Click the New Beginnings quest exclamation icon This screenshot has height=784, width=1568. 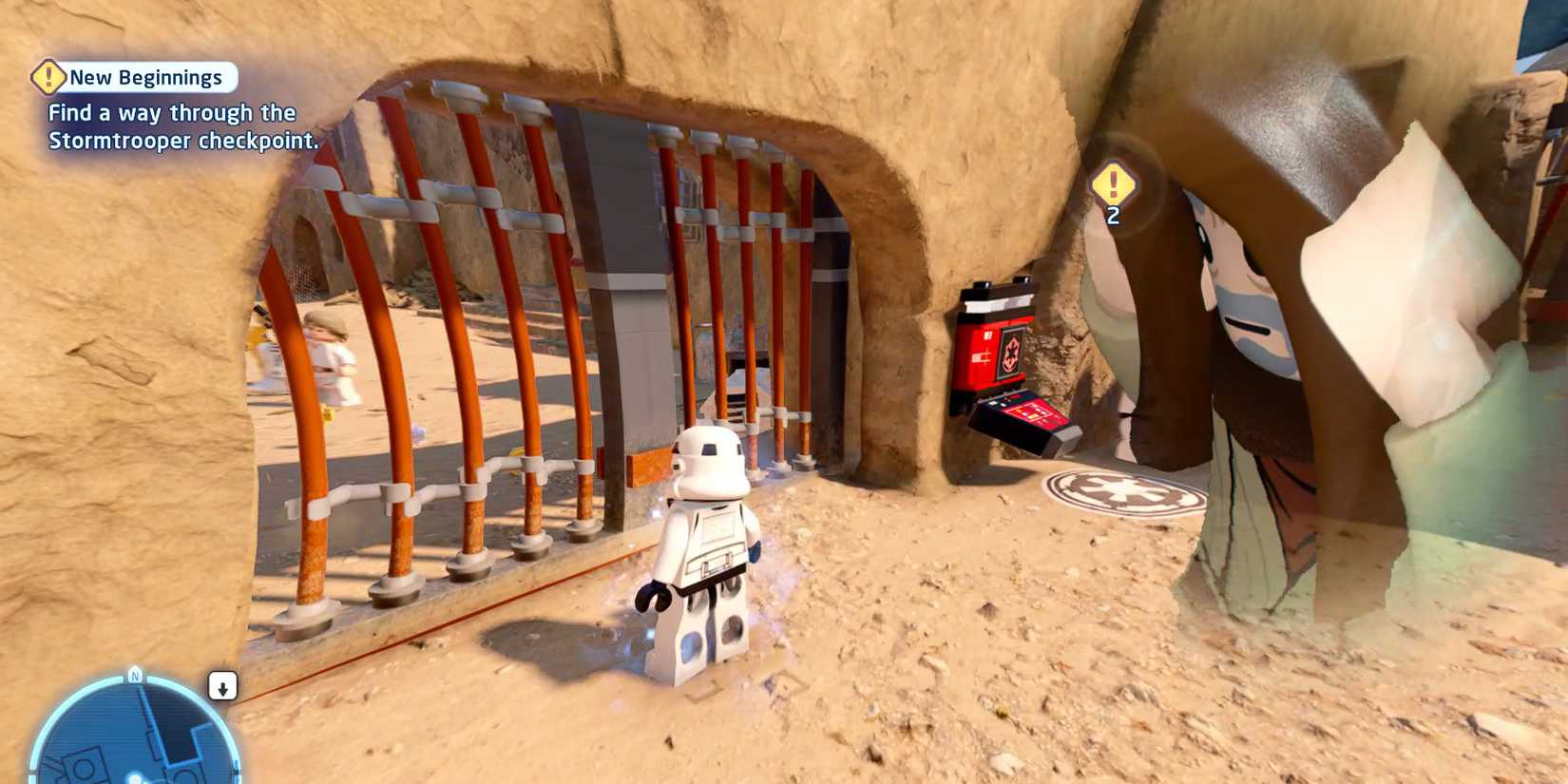point(48,76)
